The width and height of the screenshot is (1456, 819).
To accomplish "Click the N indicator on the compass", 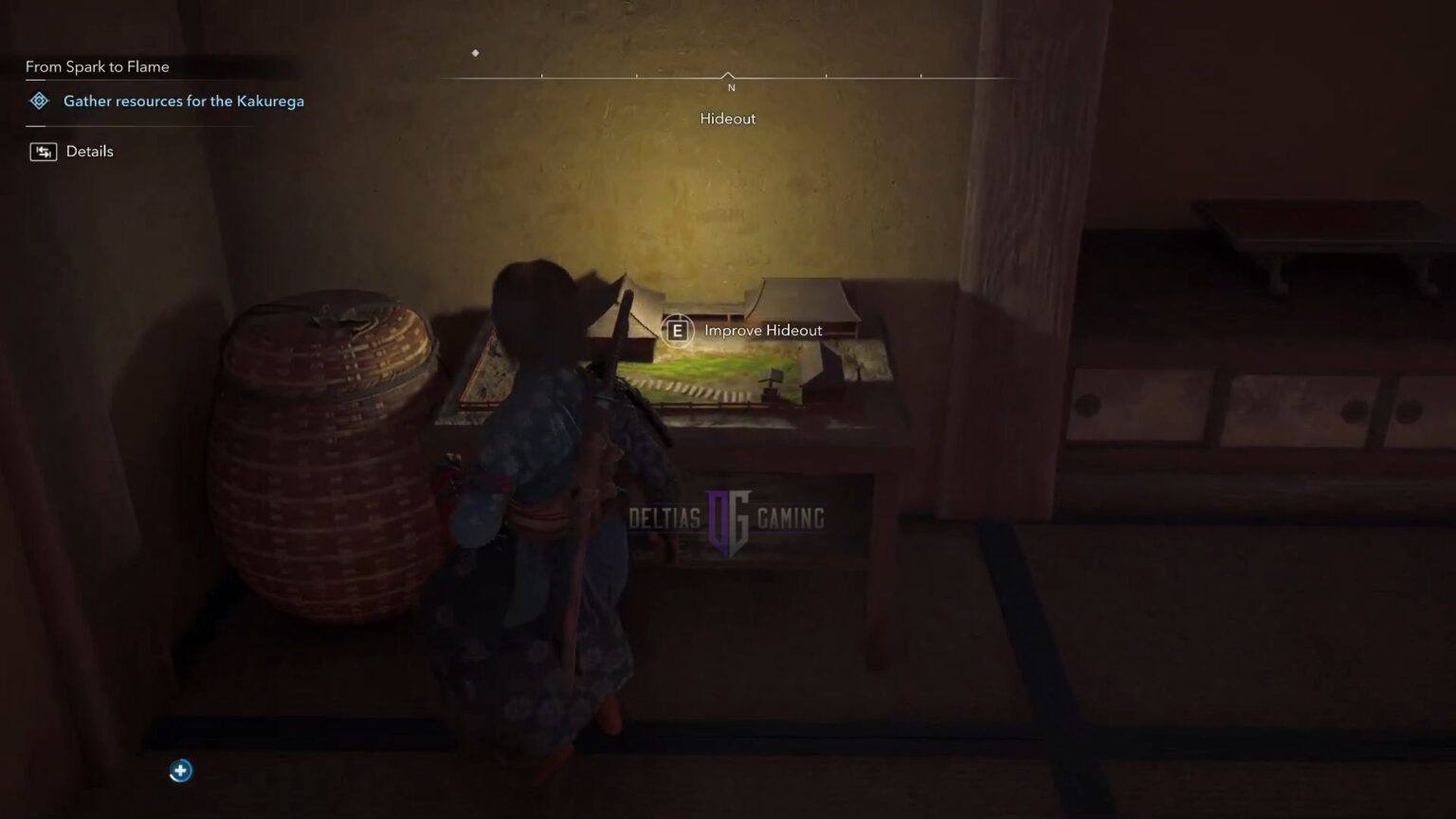I will (730, 86).
